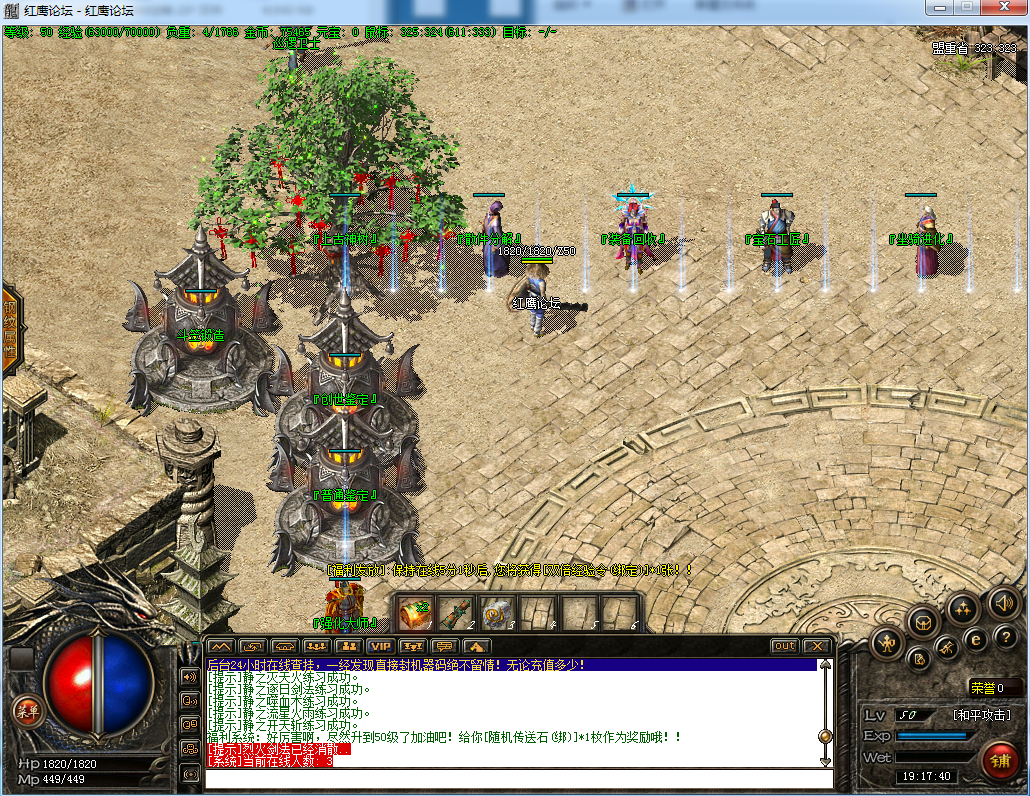Close the game window
This screenshot has height=796, width=1030.
[1001, 9]
